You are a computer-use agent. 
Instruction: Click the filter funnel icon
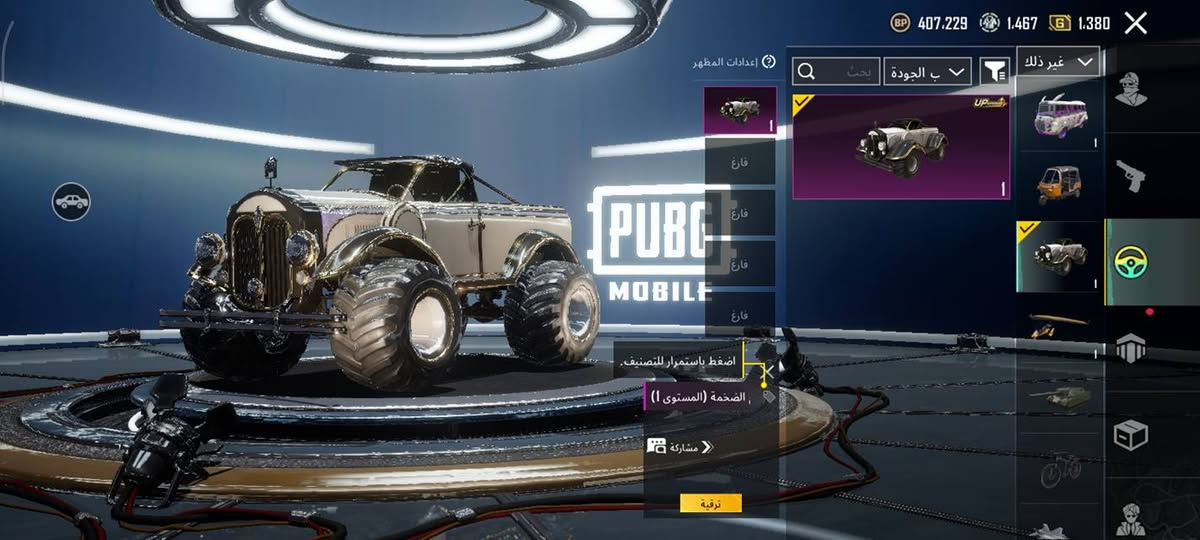point(994,71)
